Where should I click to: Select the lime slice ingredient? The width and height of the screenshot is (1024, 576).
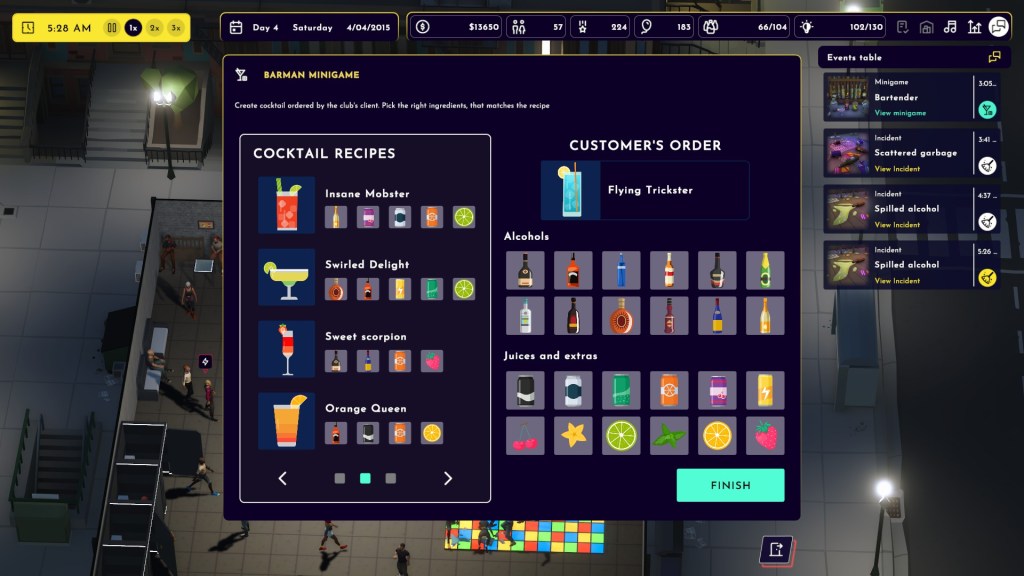coord(621,436)
